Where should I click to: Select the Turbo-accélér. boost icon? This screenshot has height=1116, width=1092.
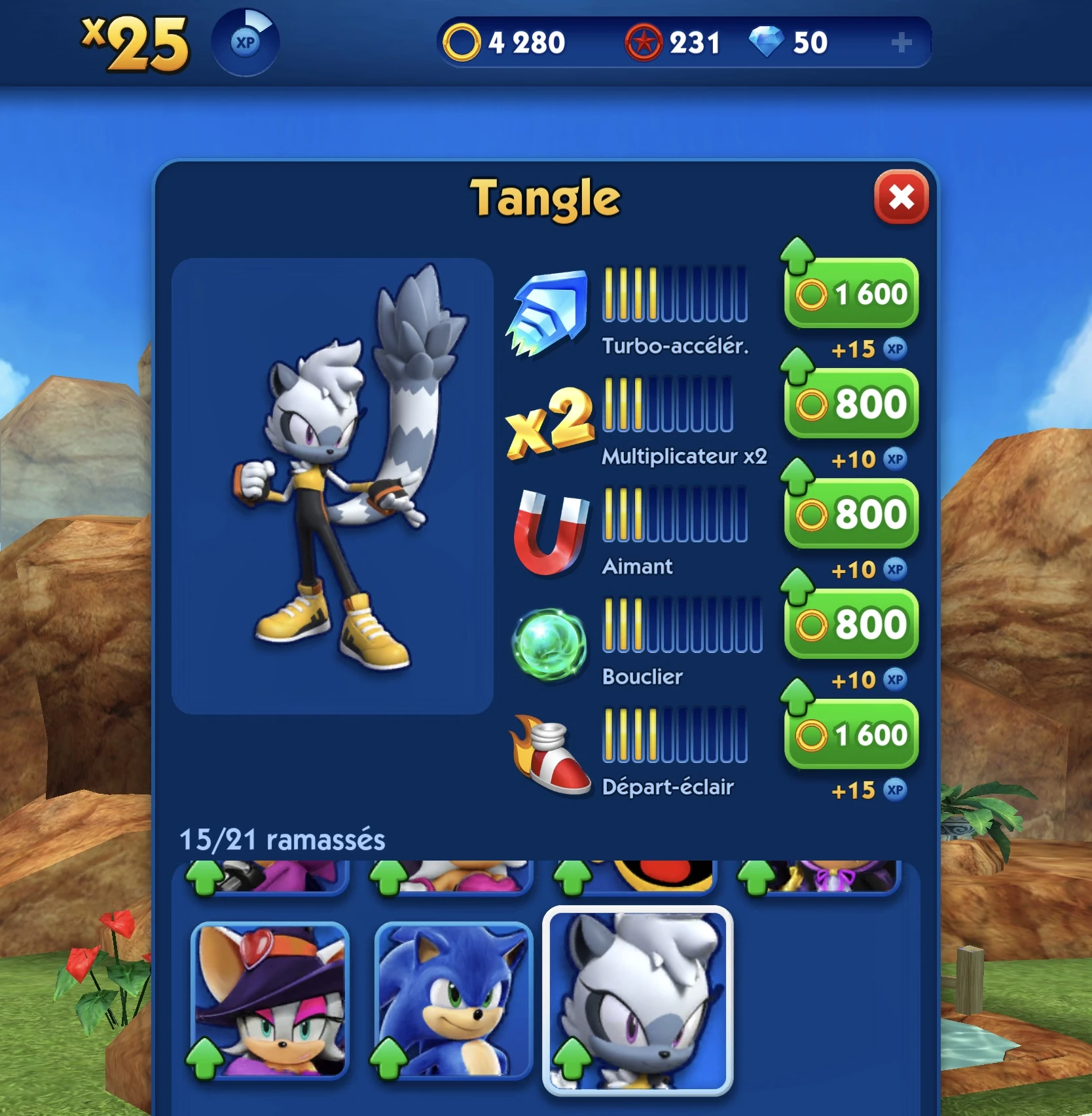pyautogui.click(x=550, y=308)
